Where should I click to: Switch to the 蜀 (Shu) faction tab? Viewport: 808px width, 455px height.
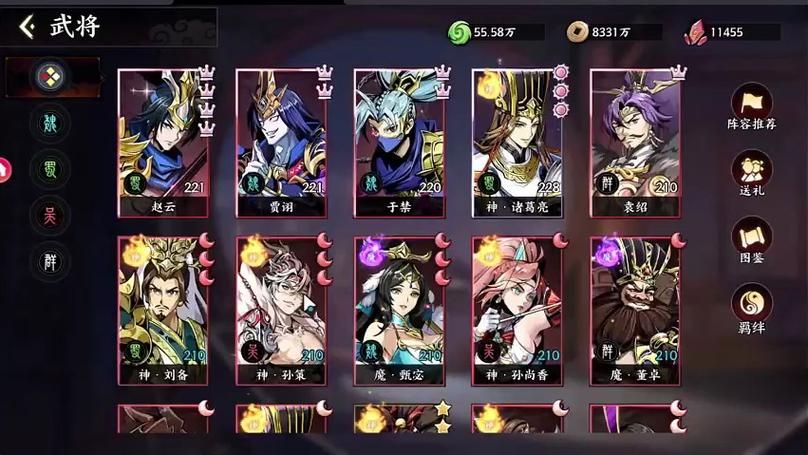click(49, 168)
